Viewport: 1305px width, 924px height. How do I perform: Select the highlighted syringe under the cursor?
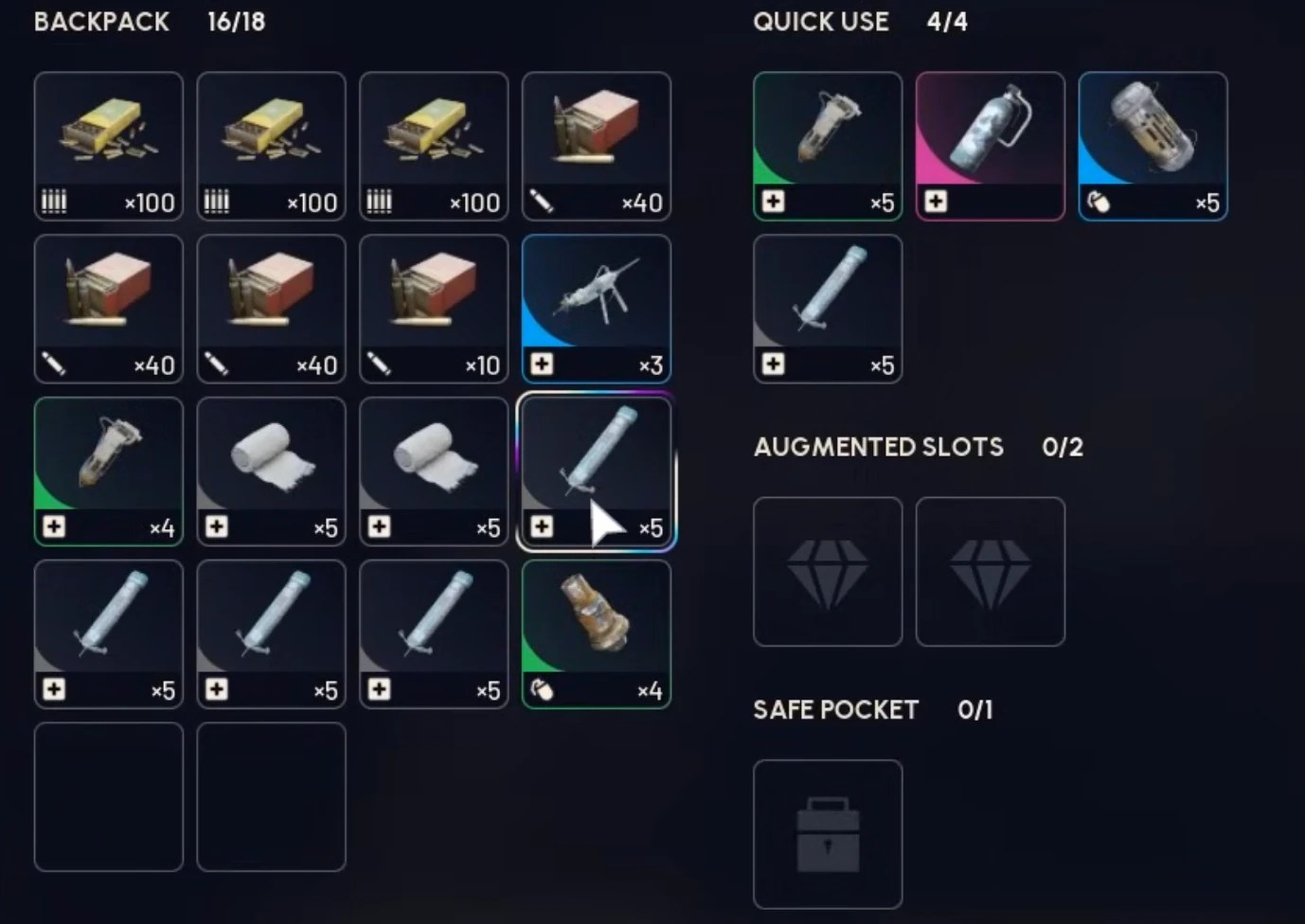597,471
